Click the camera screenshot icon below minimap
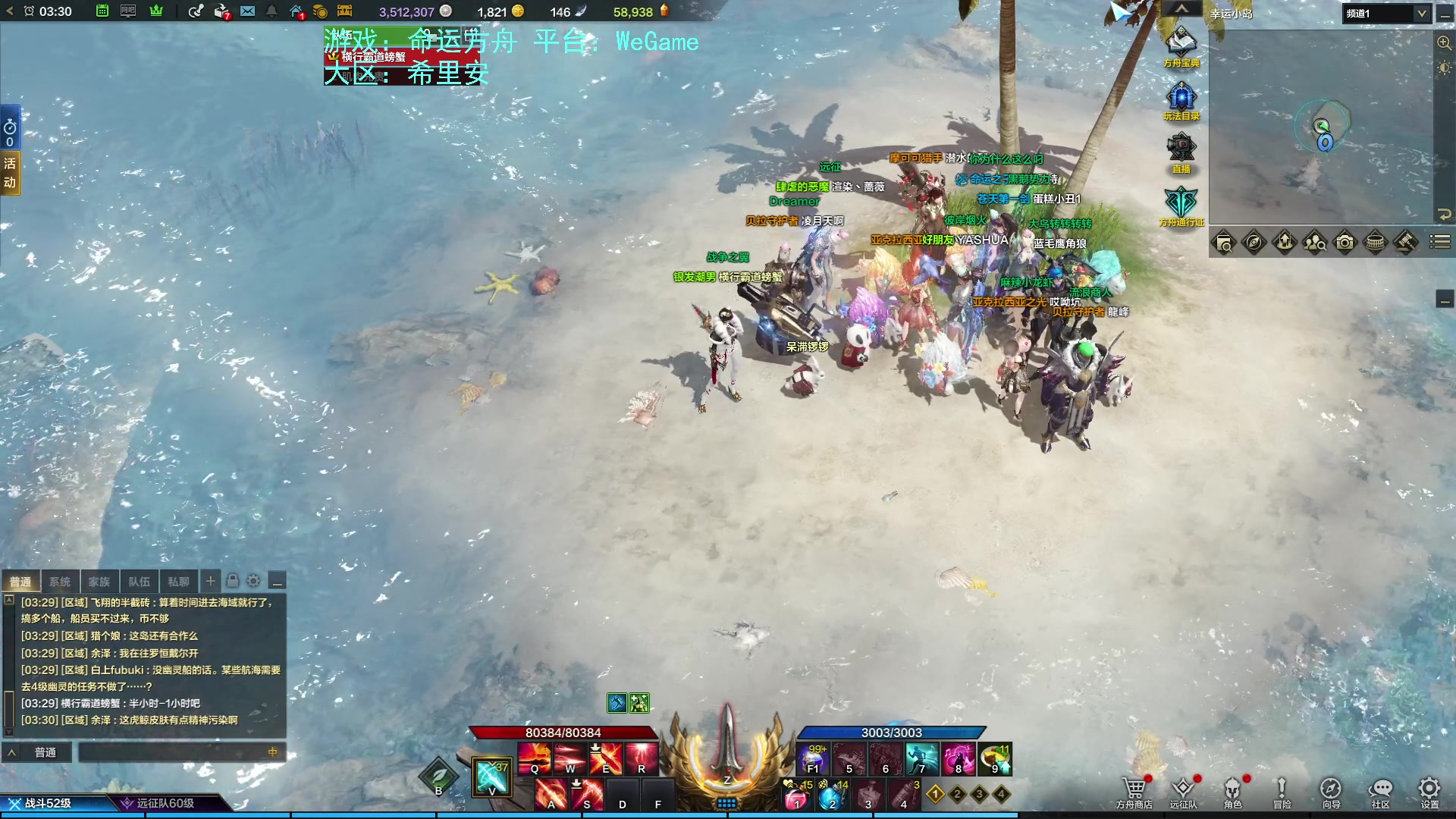Image resolution: width=1456 pixels, height=819 pixels. 1345,243
